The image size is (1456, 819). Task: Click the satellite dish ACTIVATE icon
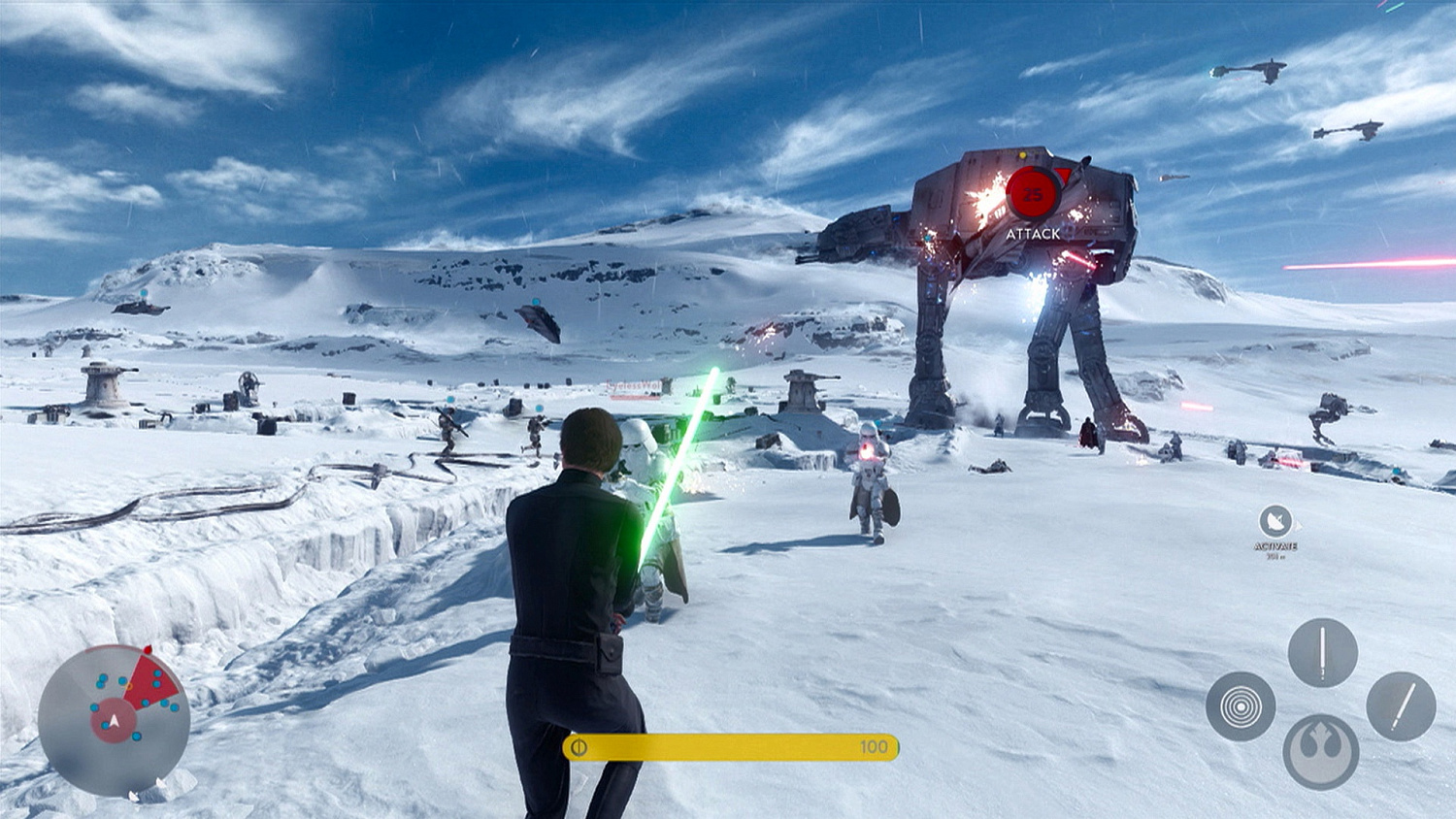tap(1276, 520)
